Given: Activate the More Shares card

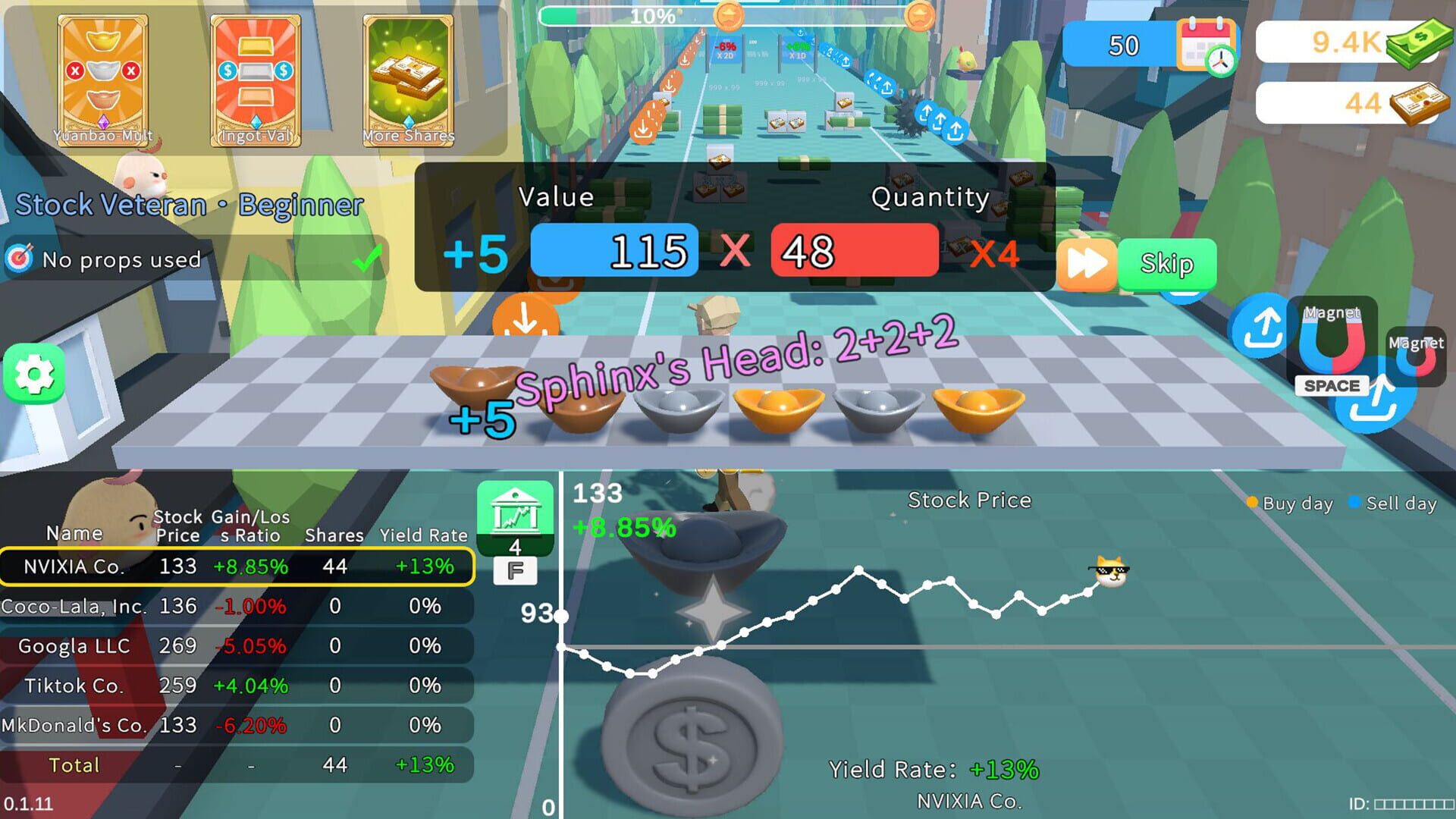Looking at the screenshot, I should point(407,80).
